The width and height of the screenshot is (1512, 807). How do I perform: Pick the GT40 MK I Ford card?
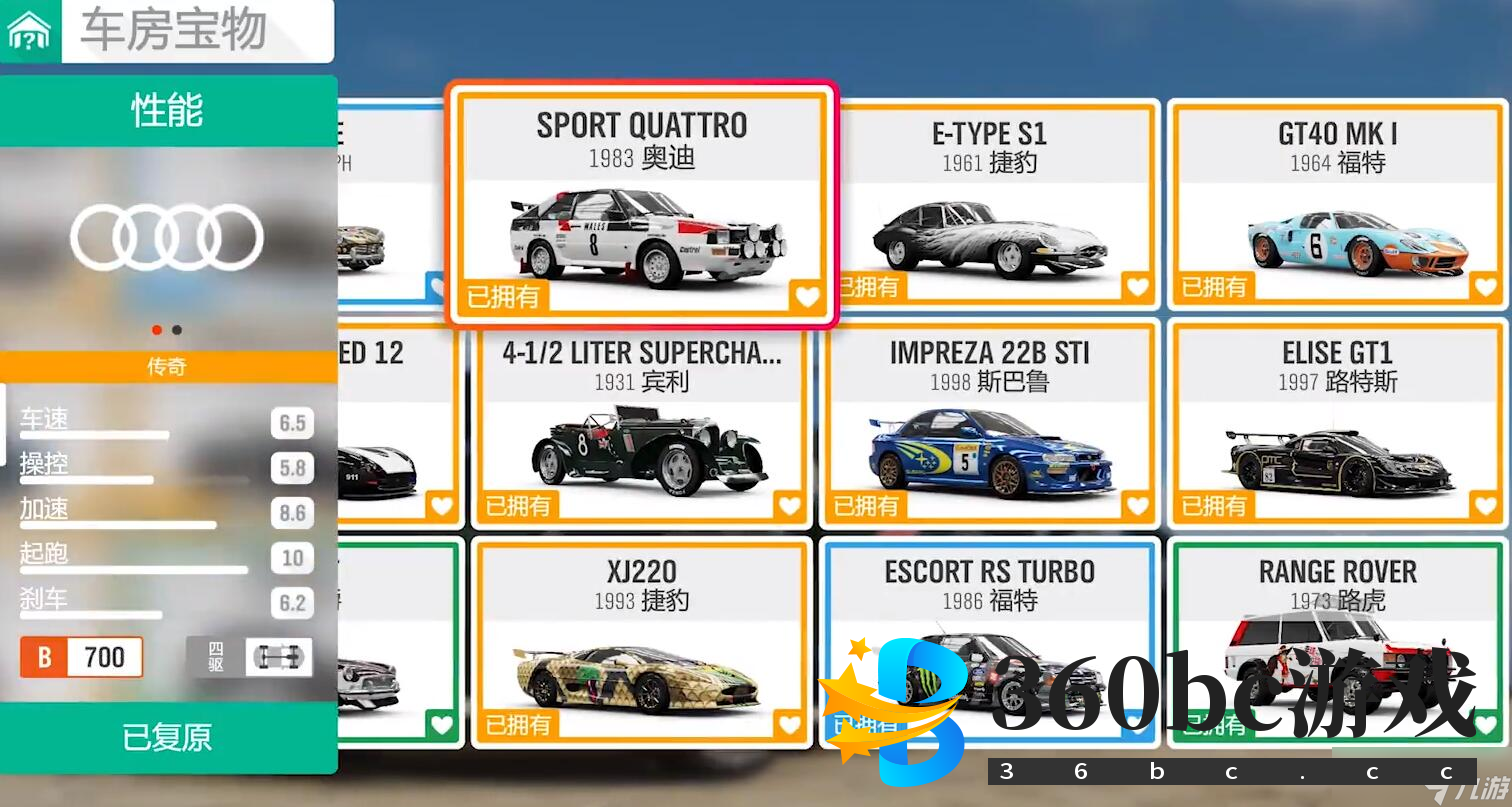(x=1337, y=205)
